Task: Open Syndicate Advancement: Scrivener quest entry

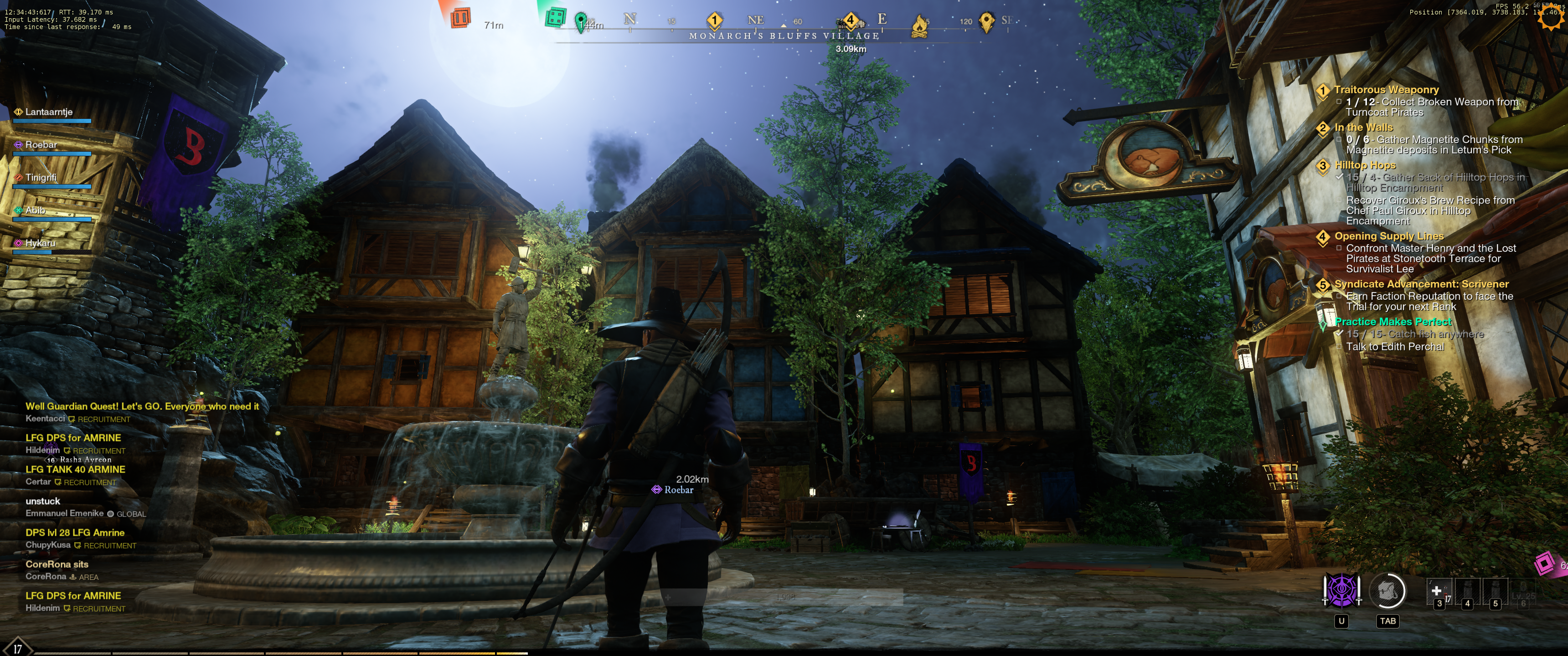Action: (1421, 284)
